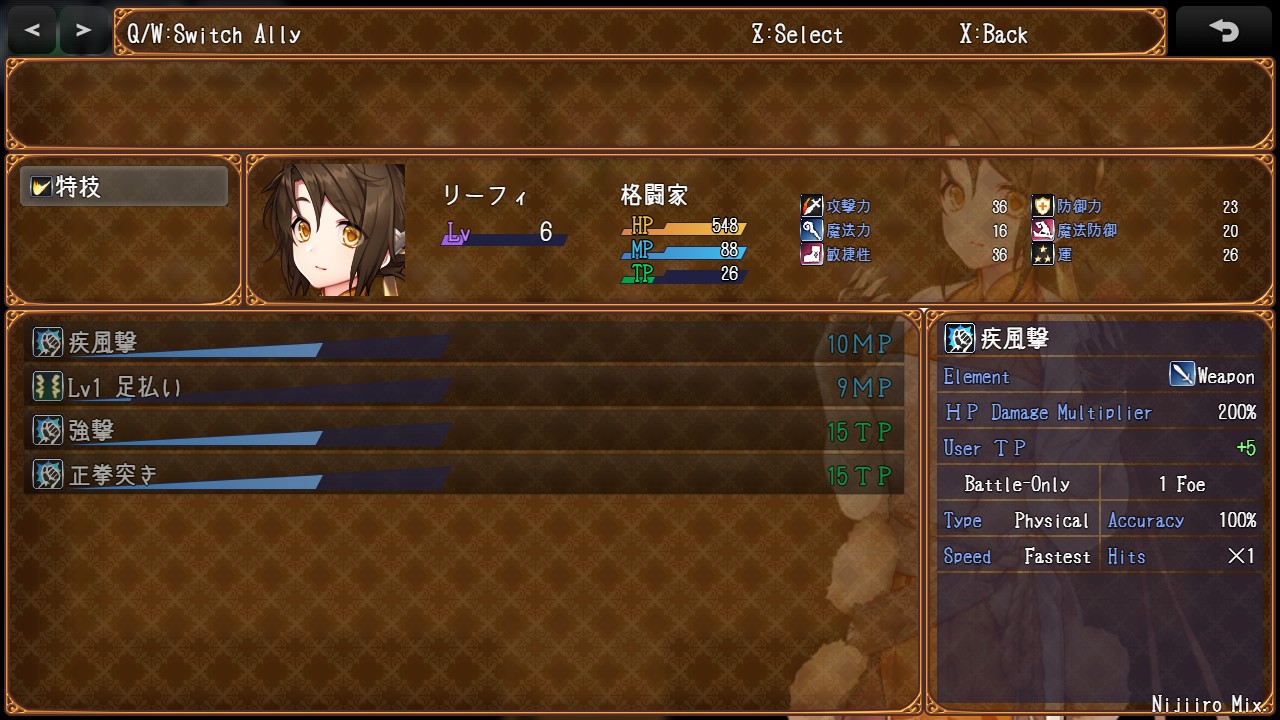Switch to previous ally with left arrow
The width and height of the screenshot is (1280, 720).
point(33,31)
